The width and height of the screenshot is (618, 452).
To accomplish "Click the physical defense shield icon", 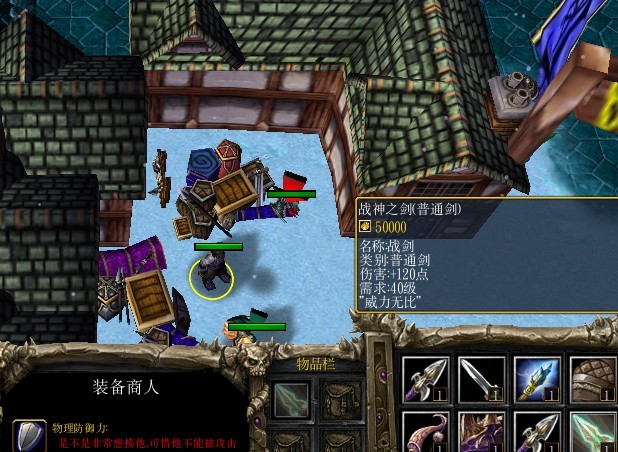I will (28, 436).
